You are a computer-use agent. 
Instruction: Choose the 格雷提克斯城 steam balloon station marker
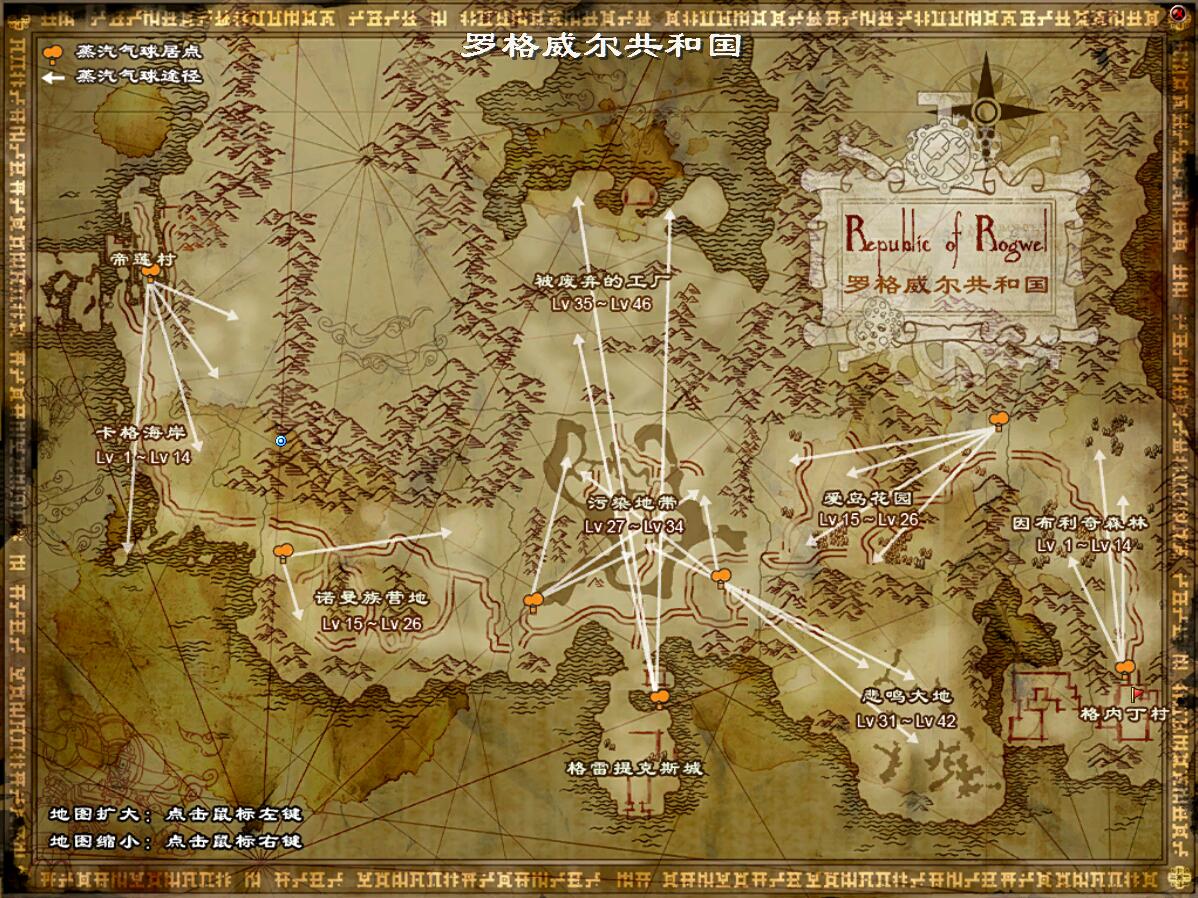click(658, 697)
